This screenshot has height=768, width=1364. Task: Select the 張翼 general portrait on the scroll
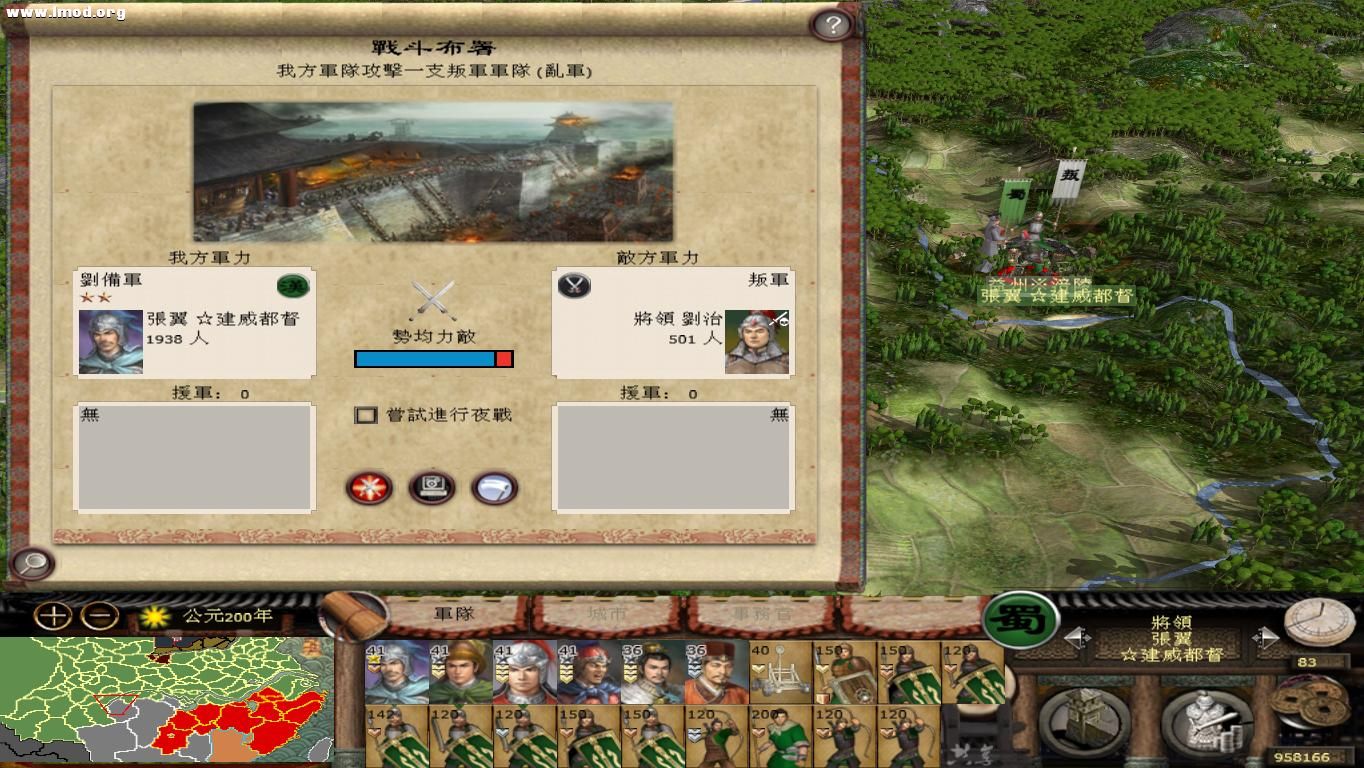[x=110, y=340]
